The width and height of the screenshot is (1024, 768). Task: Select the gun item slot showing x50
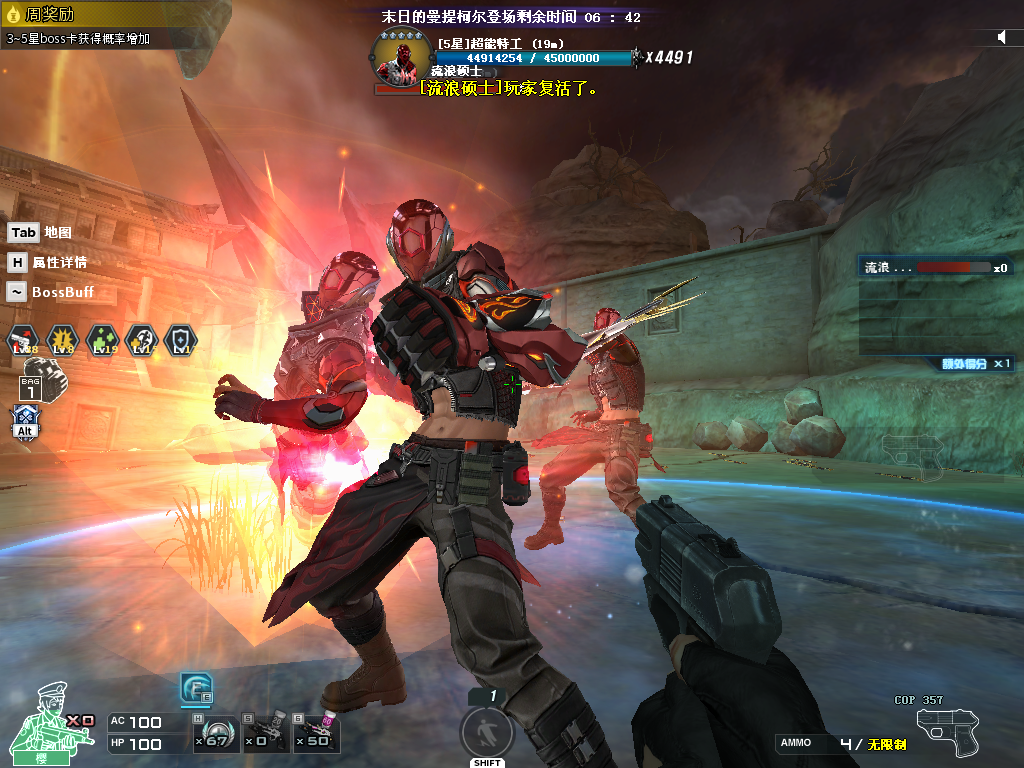coord(316,734)
